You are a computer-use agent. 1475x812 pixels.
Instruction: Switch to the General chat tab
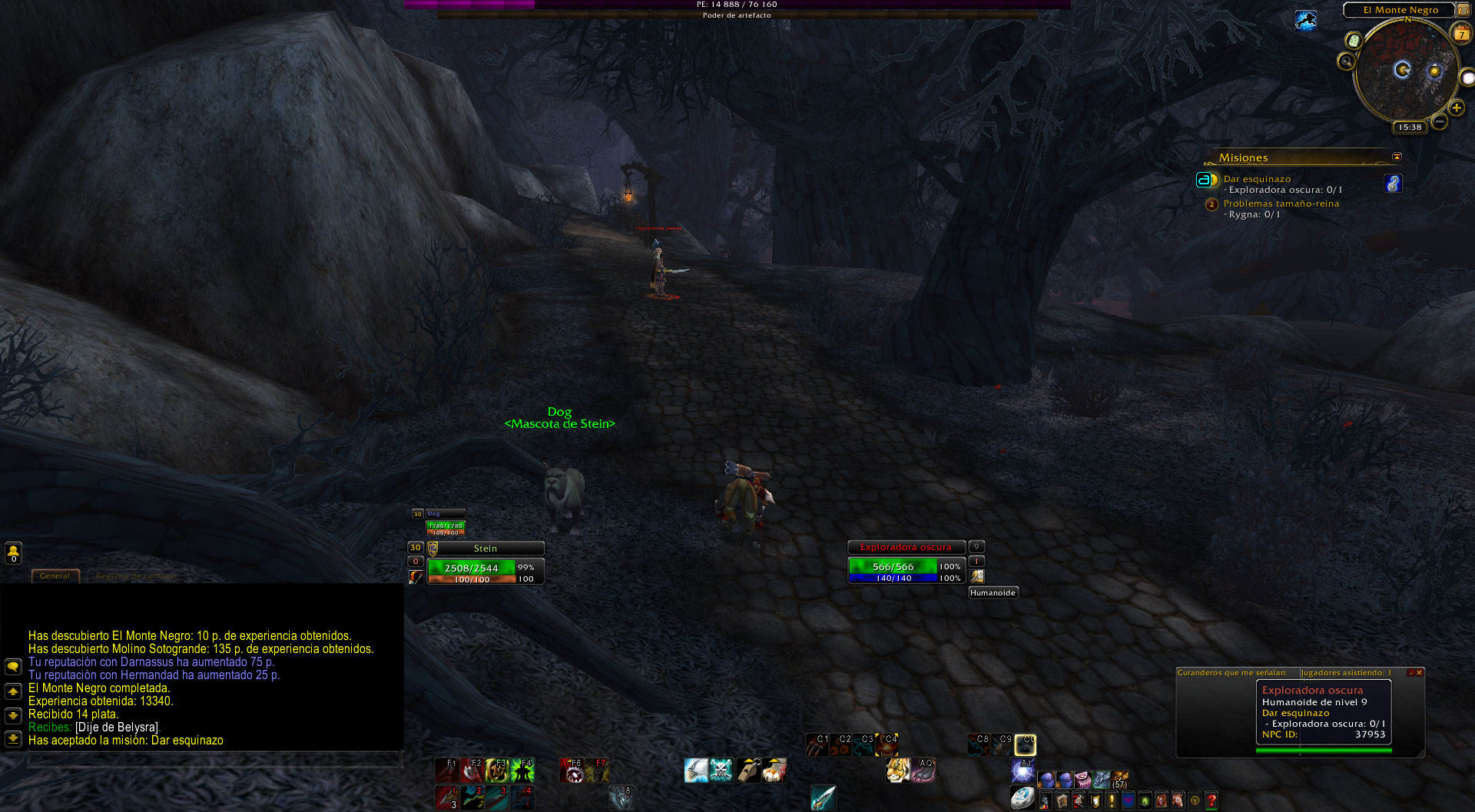[55, 575]
